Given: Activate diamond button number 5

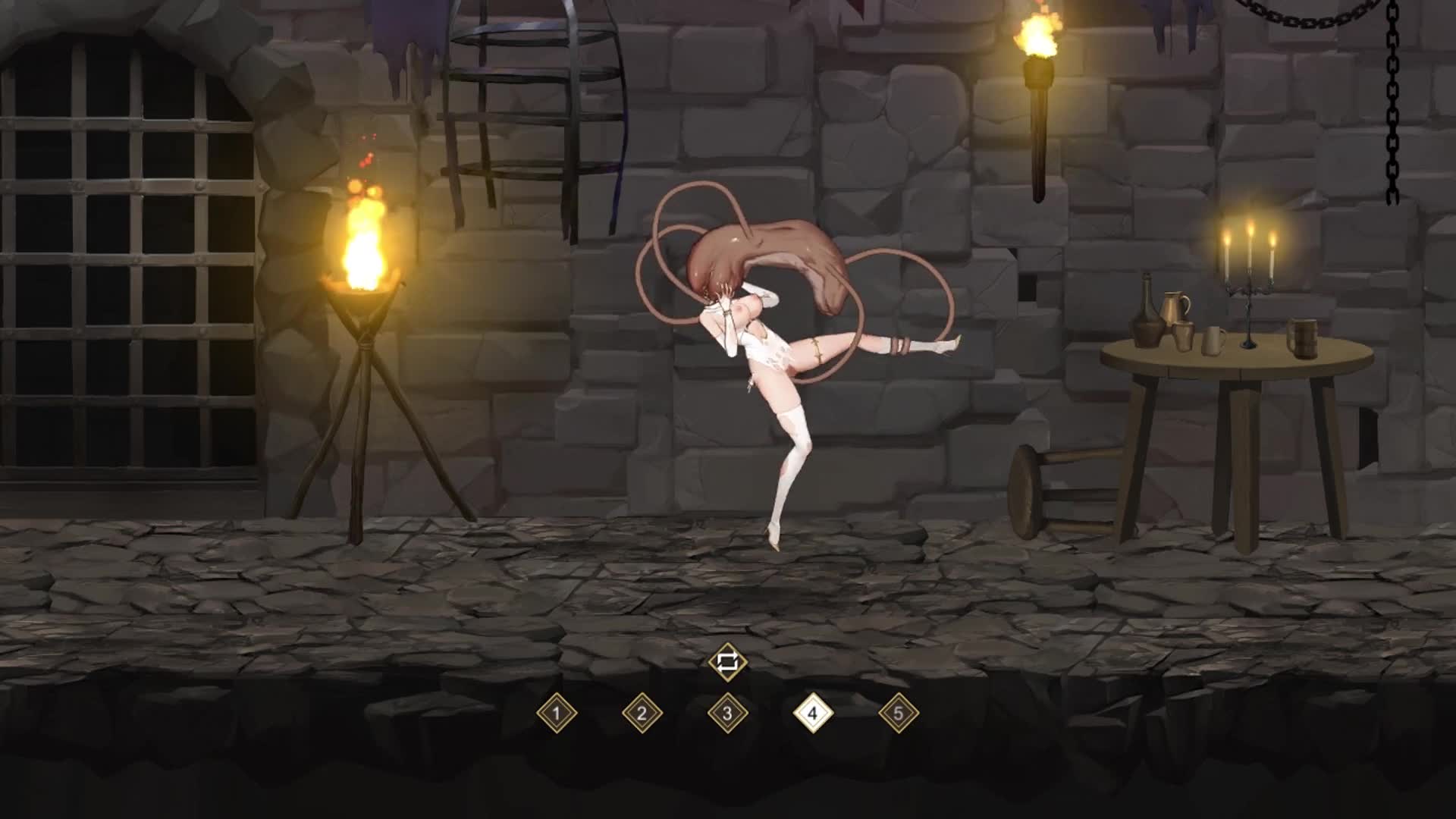Looking at the screenshot, I should click(899, 713).
